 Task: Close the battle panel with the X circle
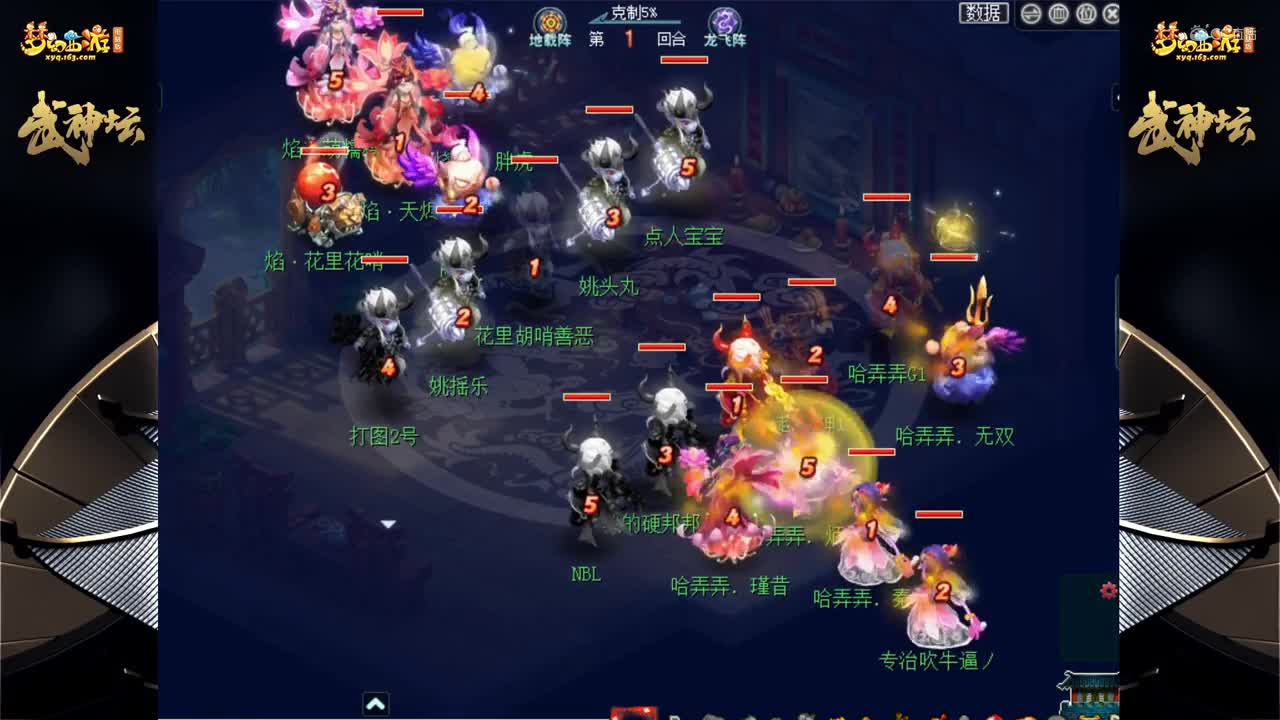click(1112, 13)
